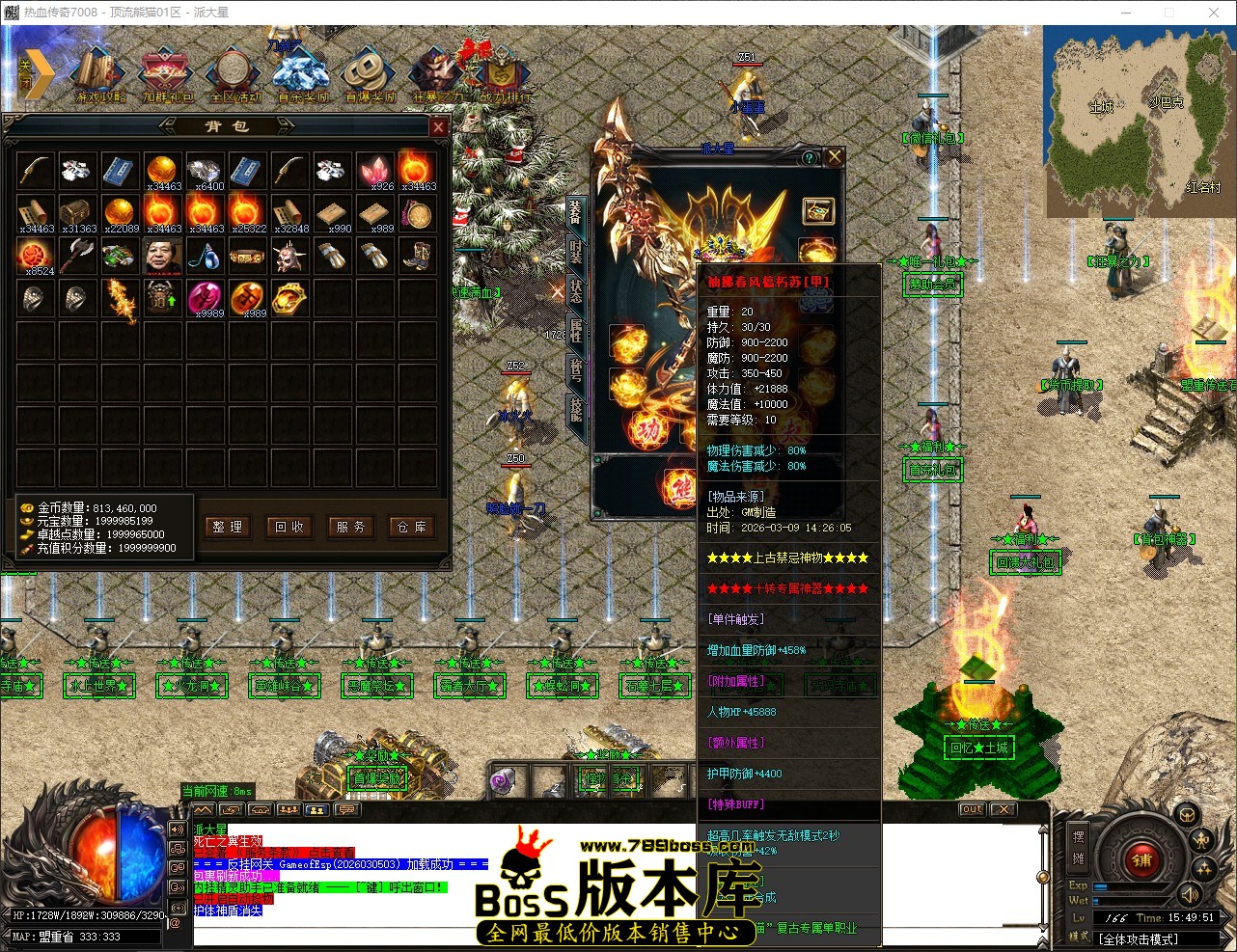
Task: Open the chat bubble icon in chat toolbar
Action: tap(348, 809)
